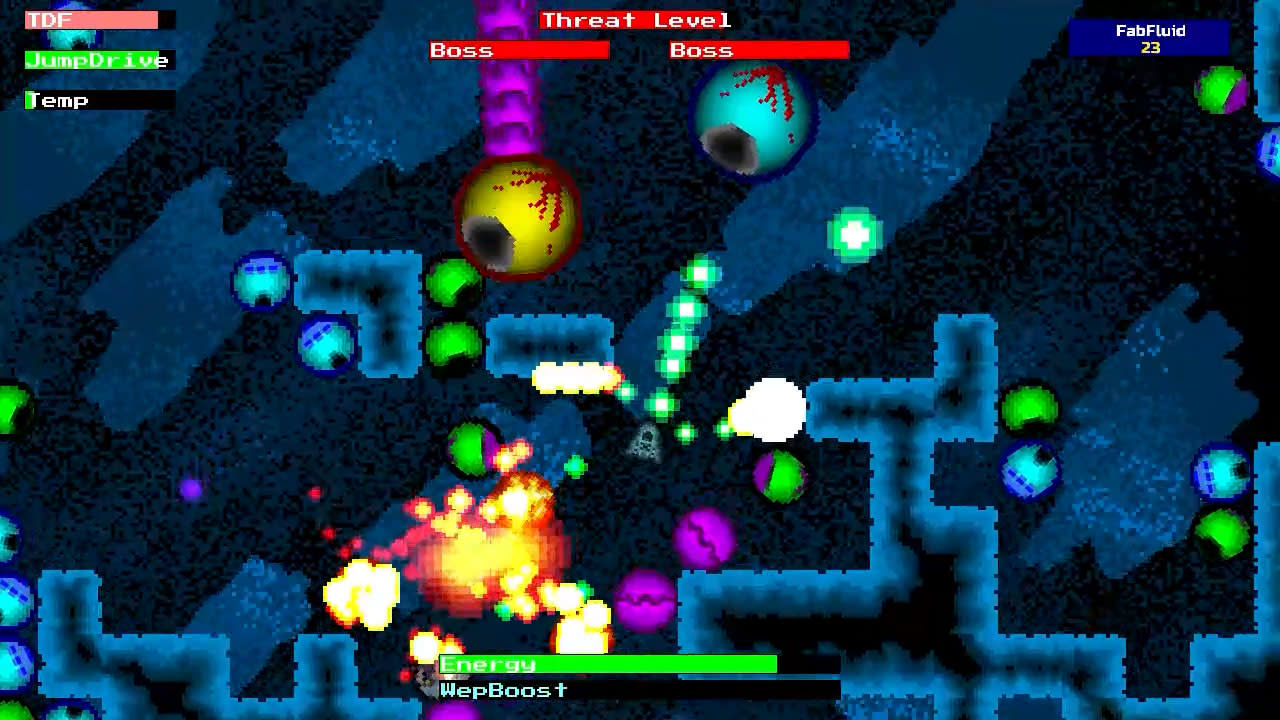Image resolution: width=1280 pixels, height=720 pixels.
Task: Expand the Threat Level display
Action: 633,20
